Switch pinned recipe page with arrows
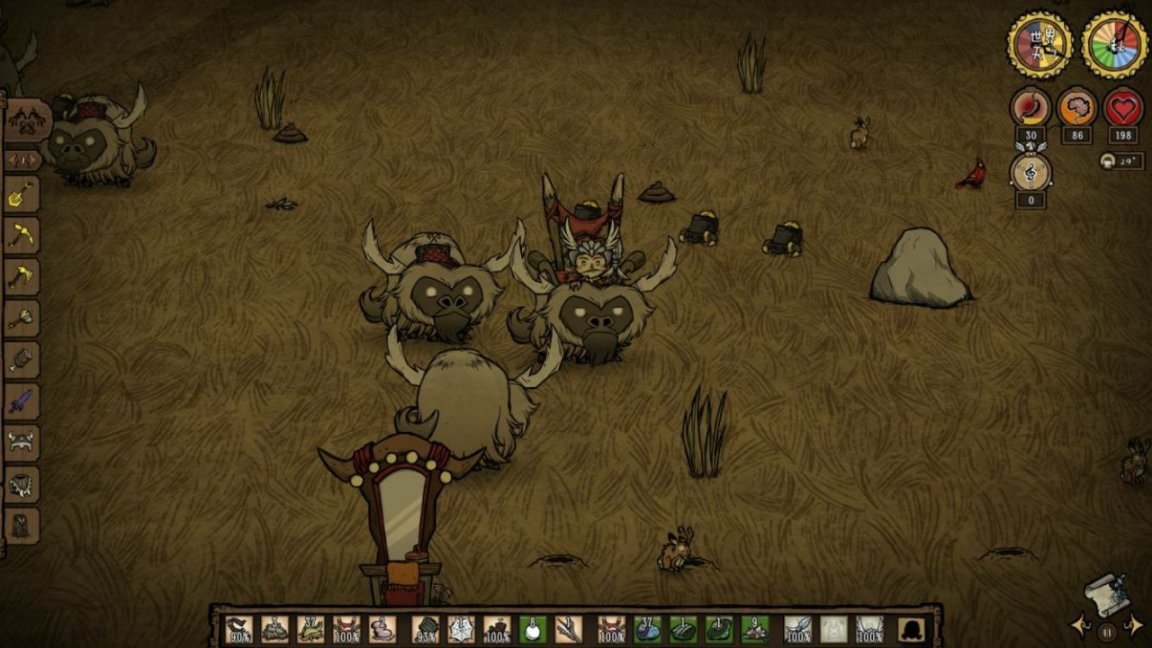This screenshot has width=1152, height=648. (x=22, y=159)
